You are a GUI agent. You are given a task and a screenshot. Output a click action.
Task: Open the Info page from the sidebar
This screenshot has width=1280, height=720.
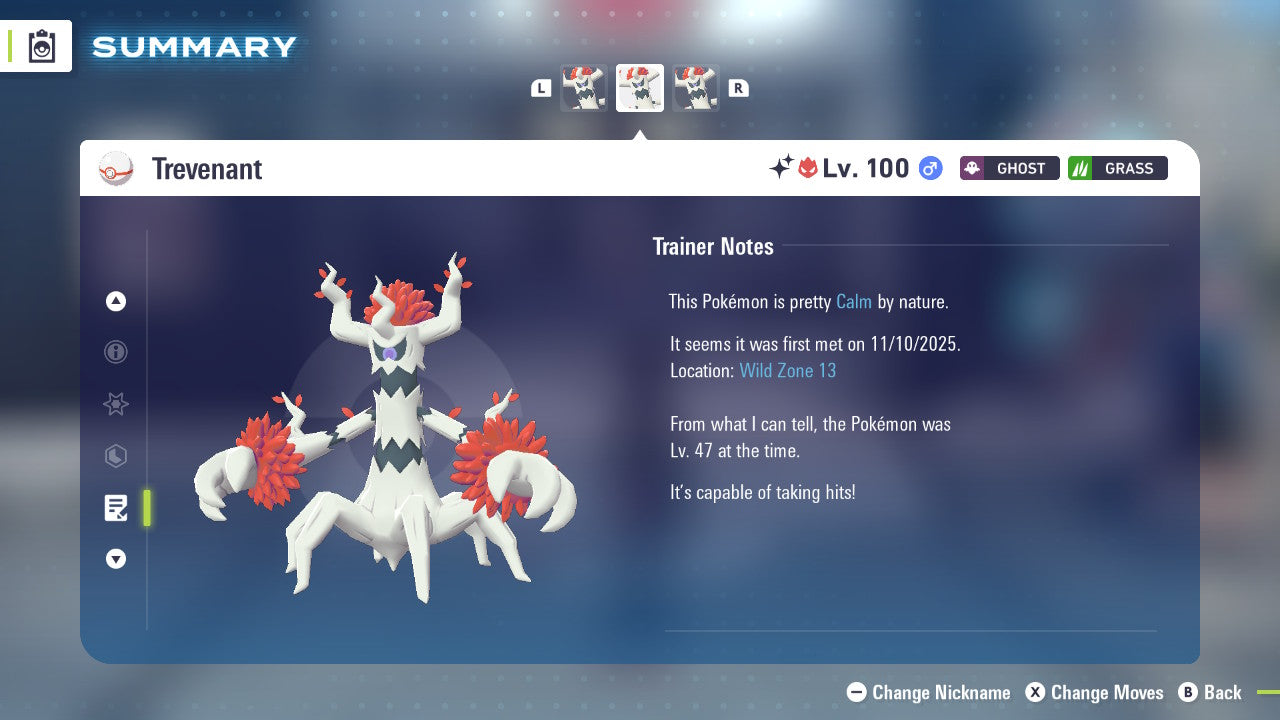point(116,352)
